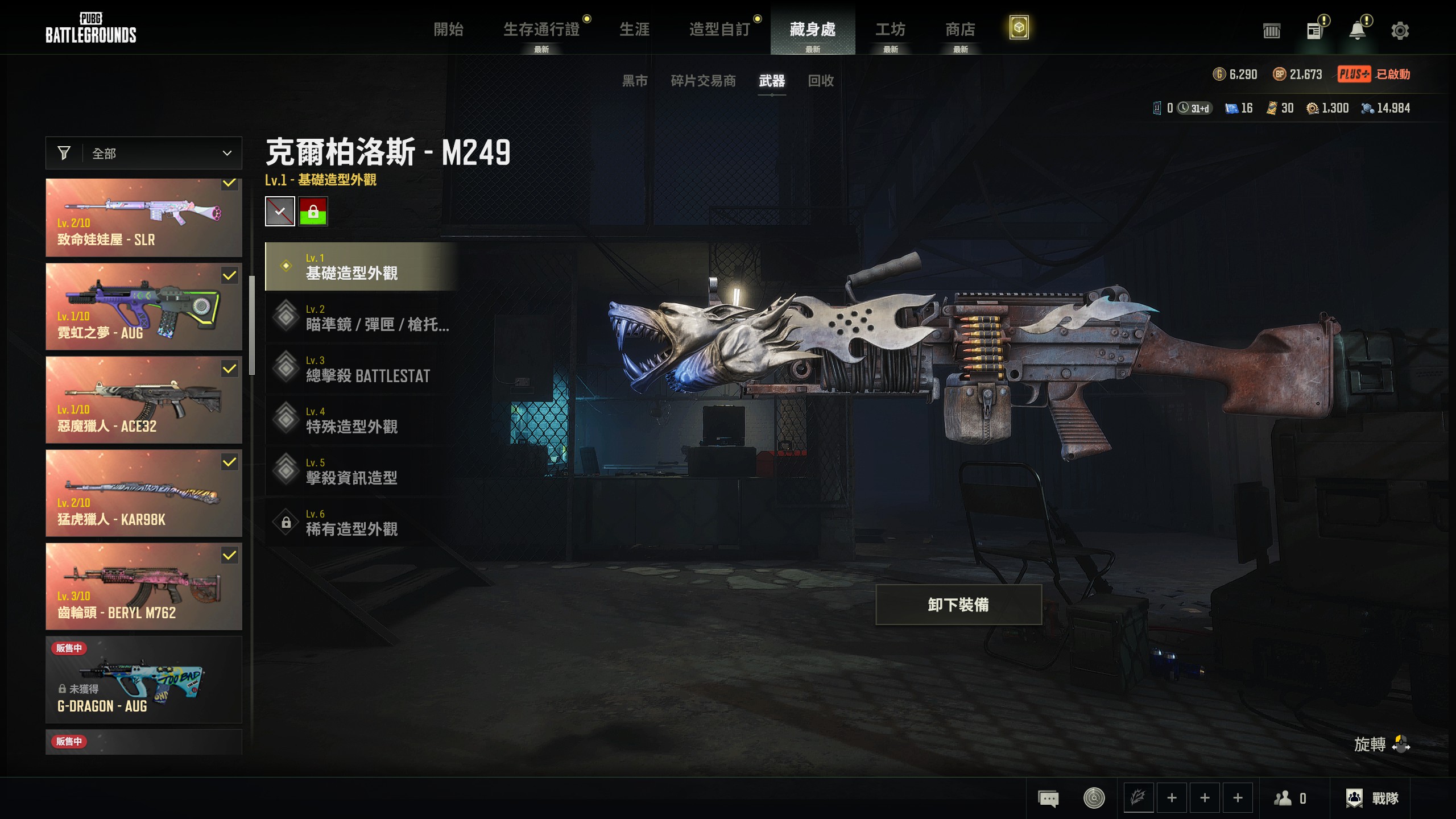
Task: Go to the 生涯 career tab
Action: (634, 30)
